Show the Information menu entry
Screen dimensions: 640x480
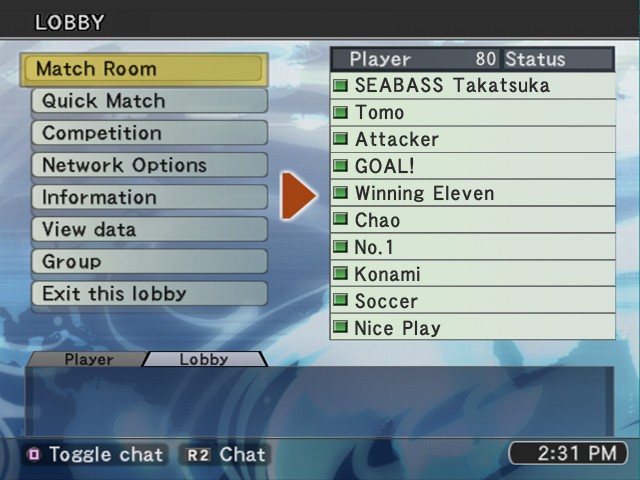149,197
